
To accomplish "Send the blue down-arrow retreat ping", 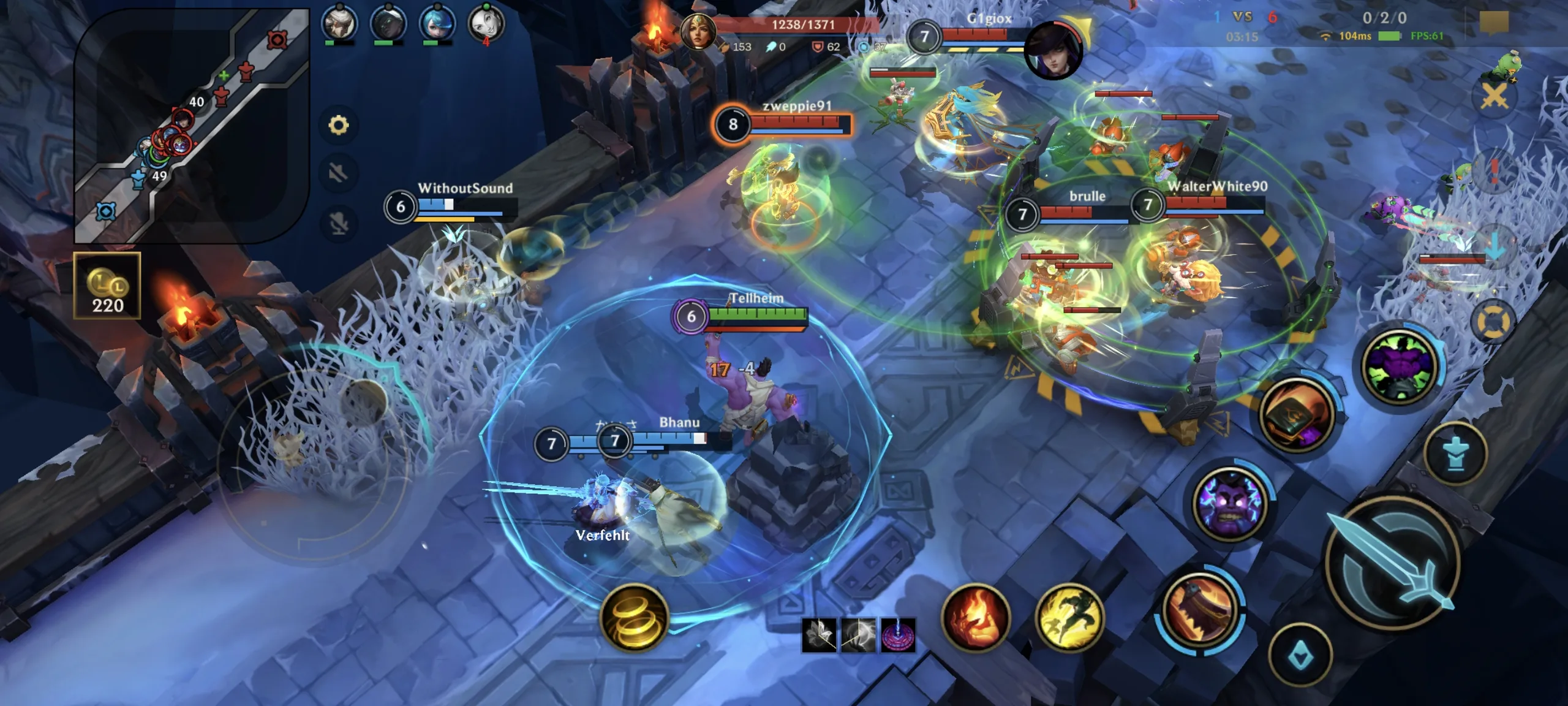I will [1494, 248].
